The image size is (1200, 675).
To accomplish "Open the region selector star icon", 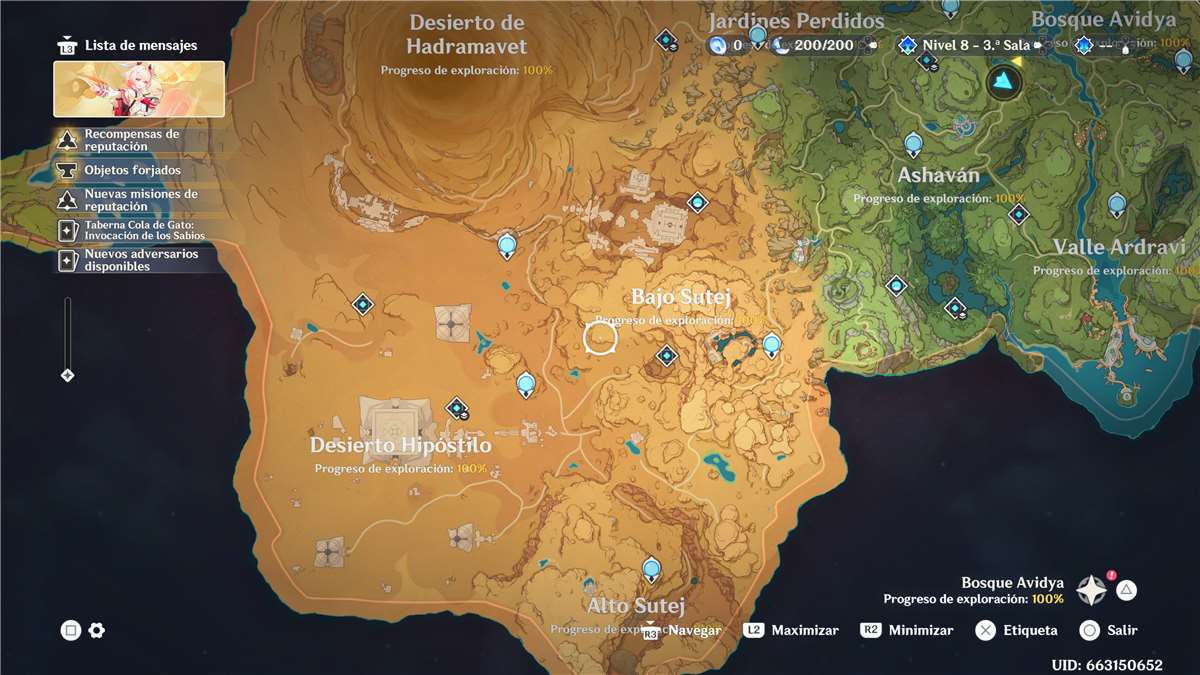I will pyautogui.click(x=1091, y=590).
